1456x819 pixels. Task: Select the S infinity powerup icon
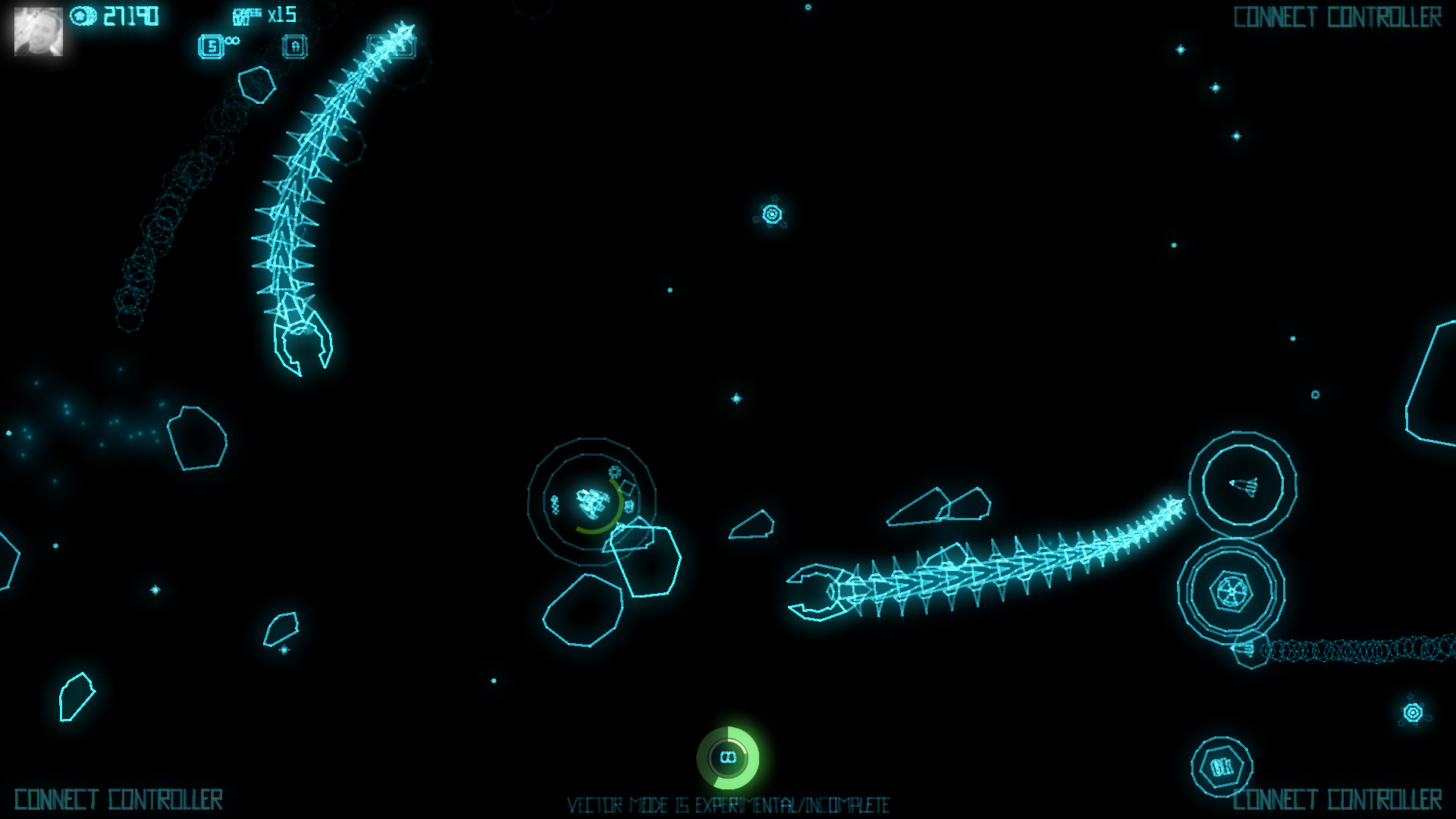[210, 45]
